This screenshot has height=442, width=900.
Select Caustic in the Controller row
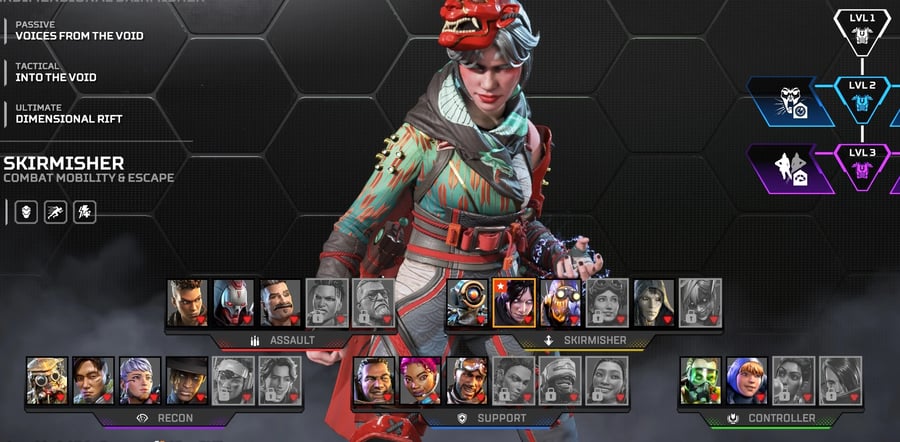(700, 380)
